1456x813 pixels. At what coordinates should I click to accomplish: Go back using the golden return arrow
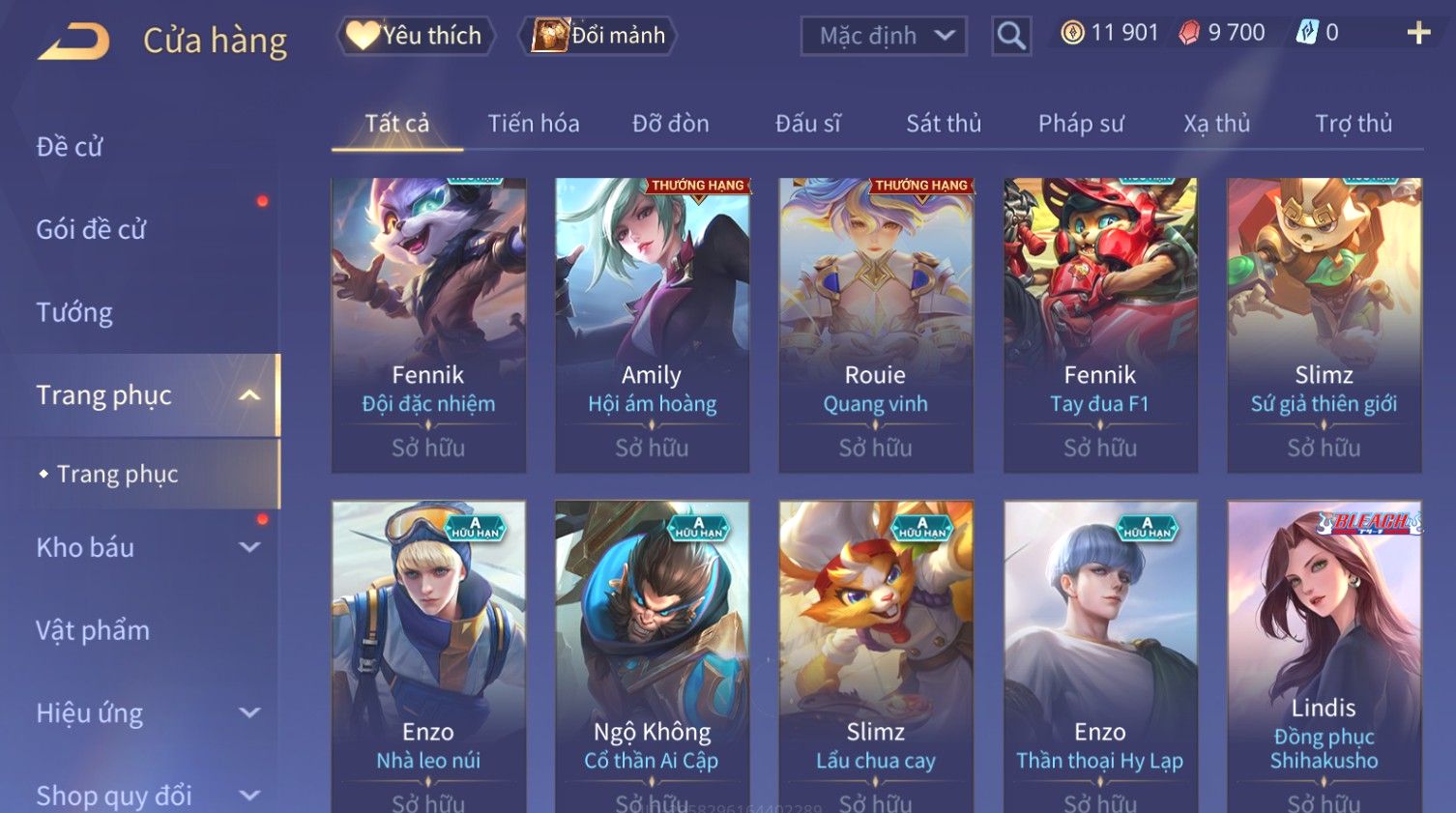coord(73,42)
